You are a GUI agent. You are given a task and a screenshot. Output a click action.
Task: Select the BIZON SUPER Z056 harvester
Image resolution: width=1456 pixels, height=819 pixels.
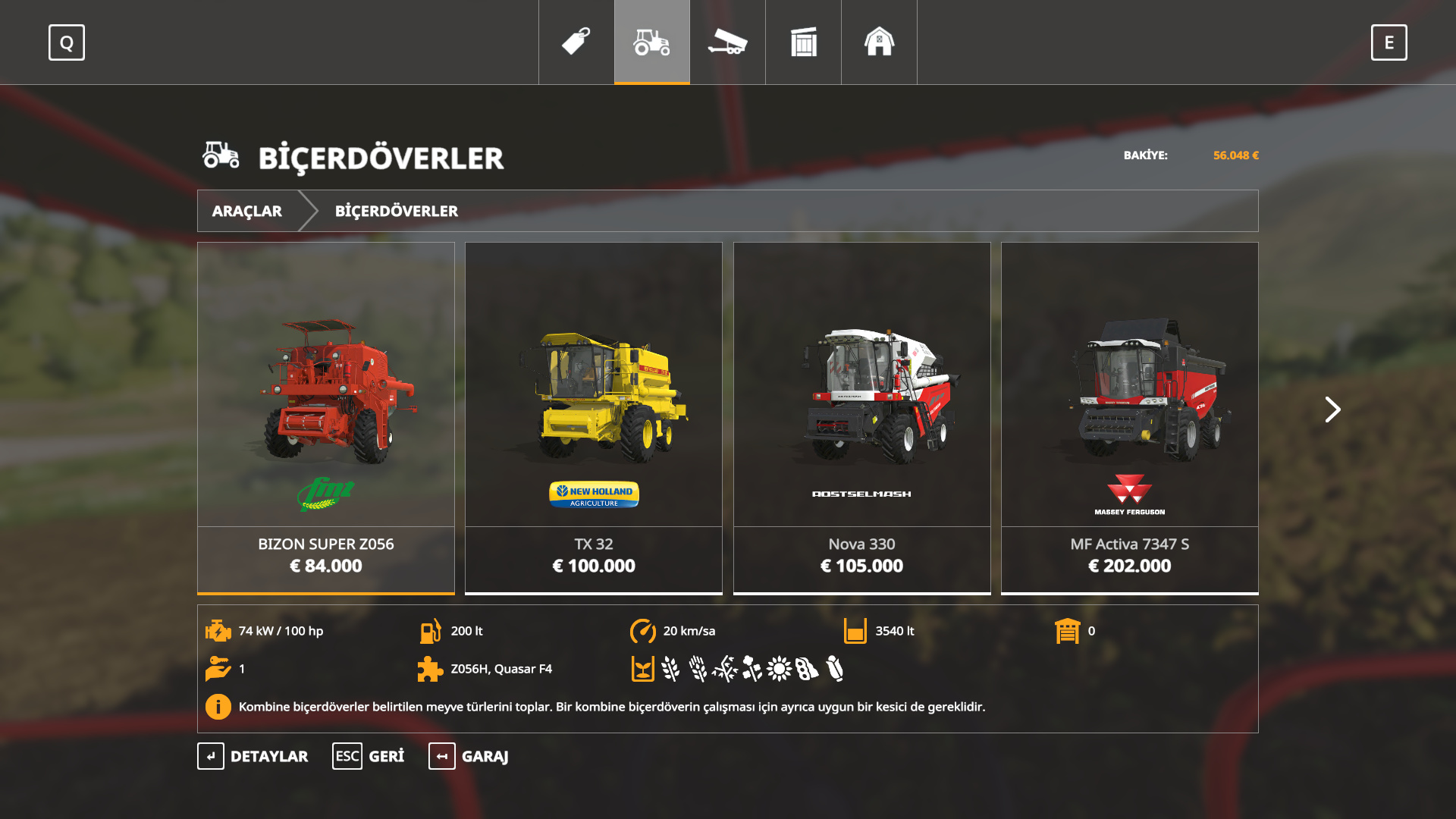pyautogui.click(x=326, y=417)
